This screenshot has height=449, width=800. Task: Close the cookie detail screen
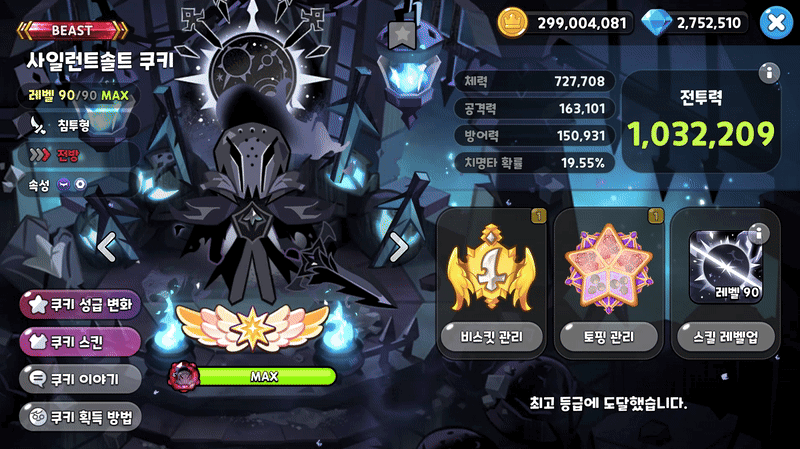[774, 22]
